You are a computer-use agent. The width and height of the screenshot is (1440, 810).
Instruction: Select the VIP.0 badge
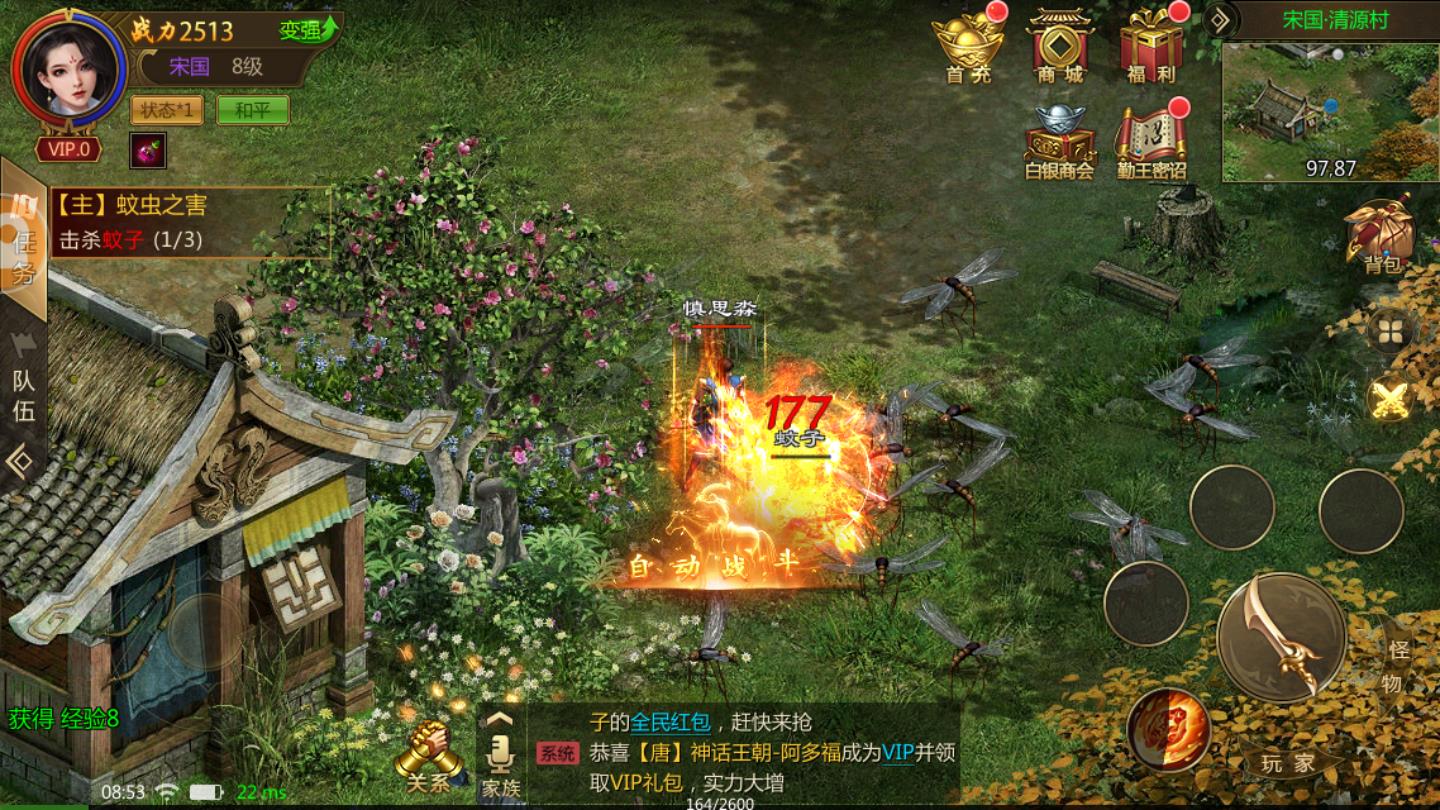click(68, 150)
